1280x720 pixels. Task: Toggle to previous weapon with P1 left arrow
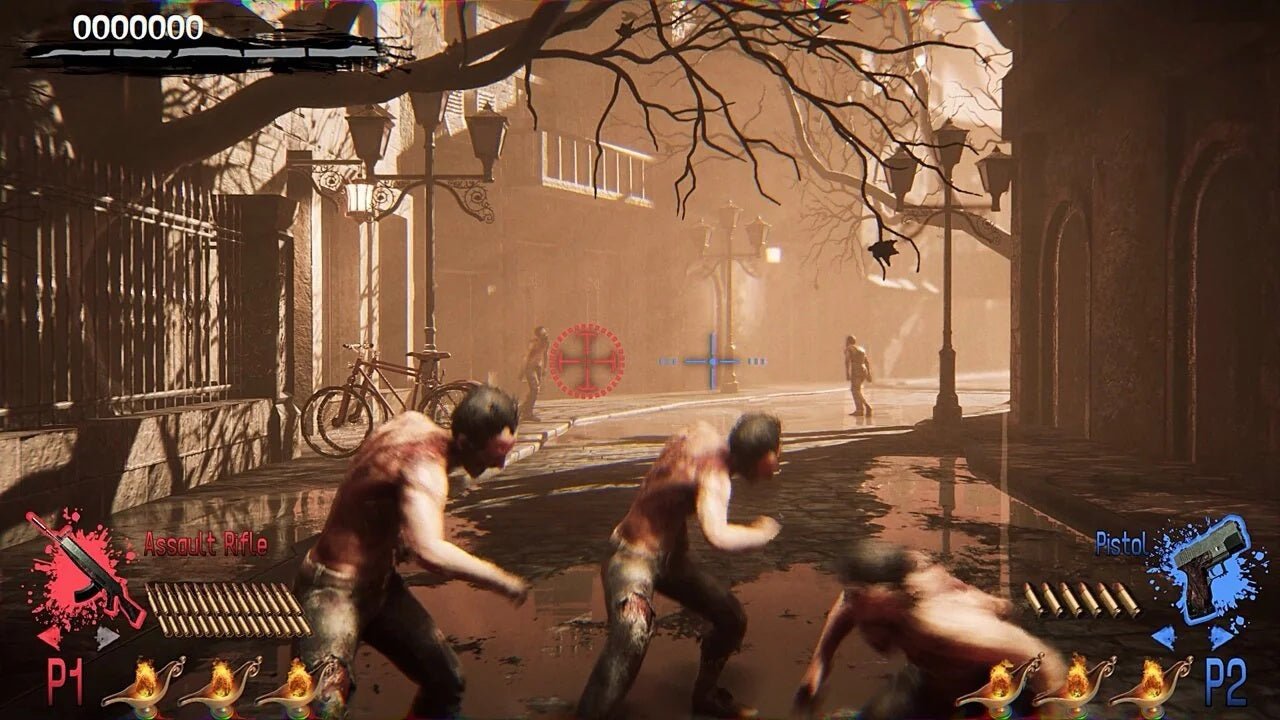50,635
